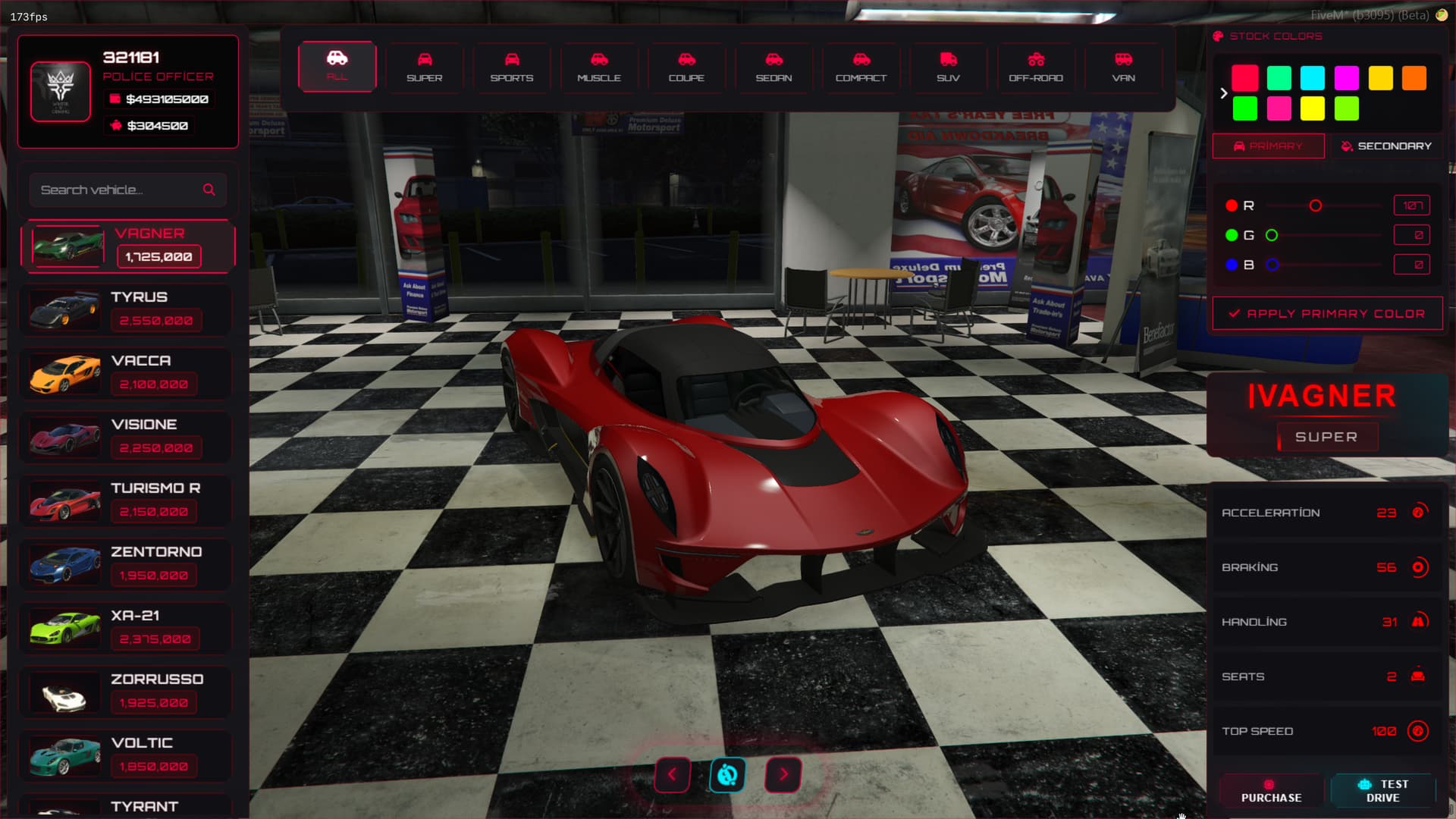Choose the orange Vacca listing

click(x=127, y=373)
